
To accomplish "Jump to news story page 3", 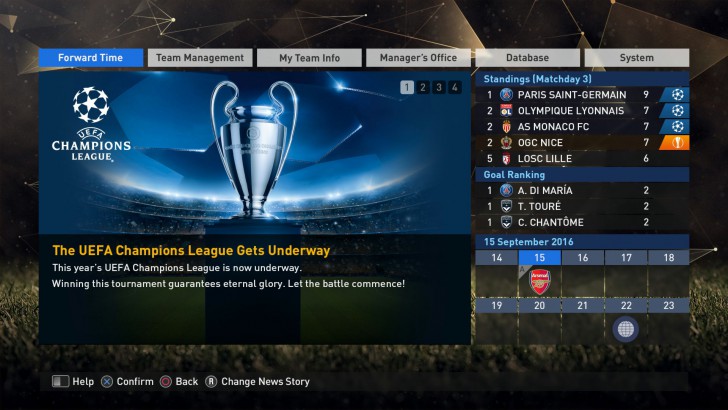I will 439,87.
